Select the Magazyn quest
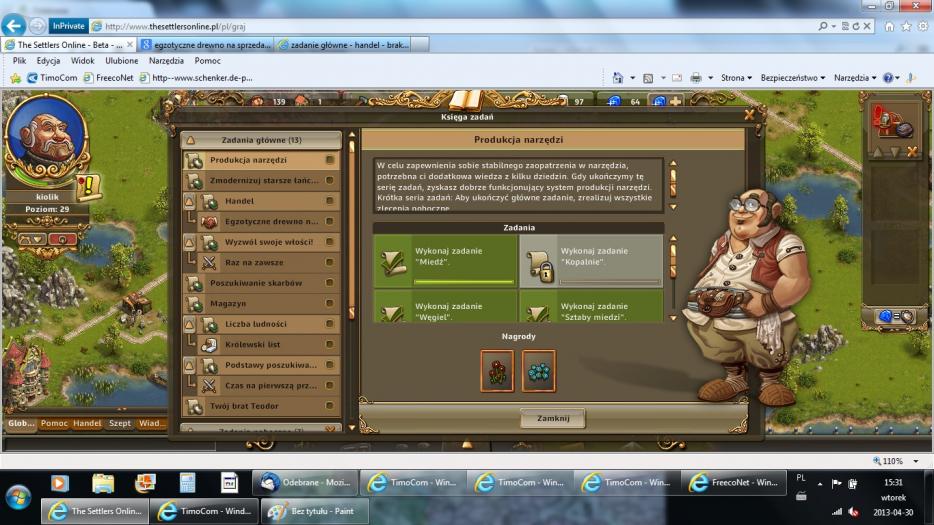 [x=262, y=304]
